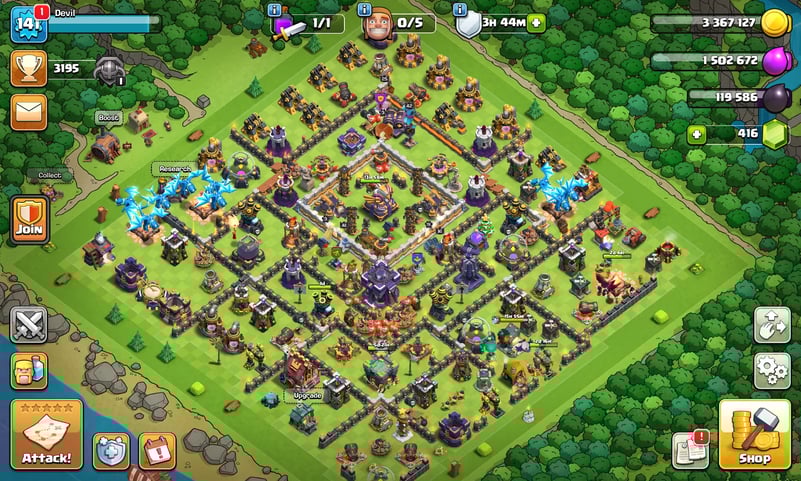
Task: Show info for the shield timer
Action: 461,9
